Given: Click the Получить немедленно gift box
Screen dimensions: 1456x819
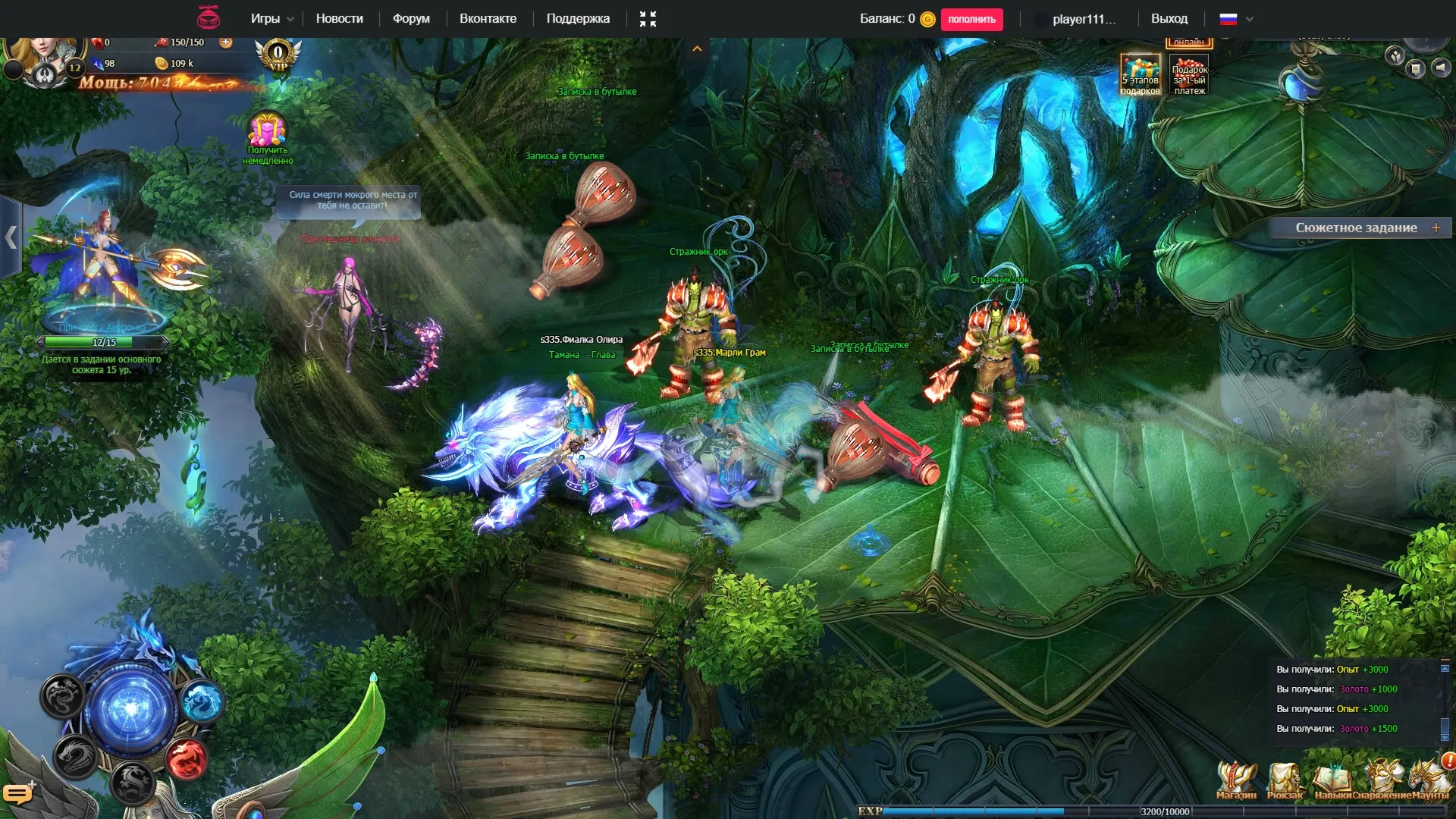Looking at the screenshot, I should 267,130.
